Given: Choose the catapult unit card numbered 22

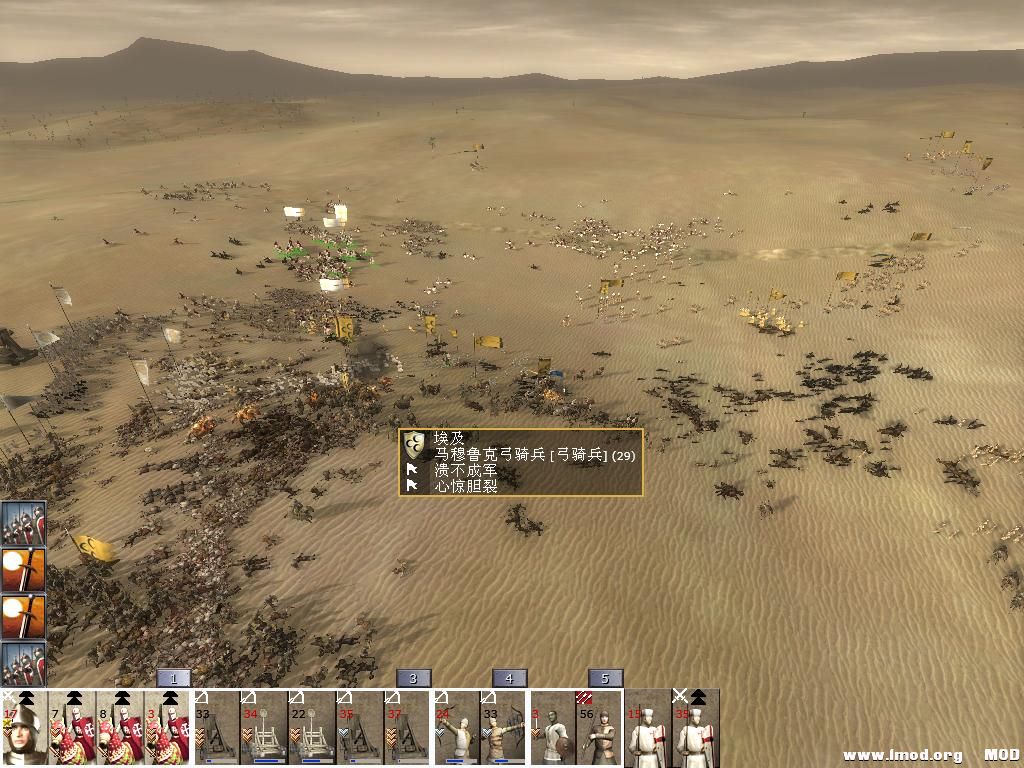Looking at the screenshot, I should (x=312, y=729).
